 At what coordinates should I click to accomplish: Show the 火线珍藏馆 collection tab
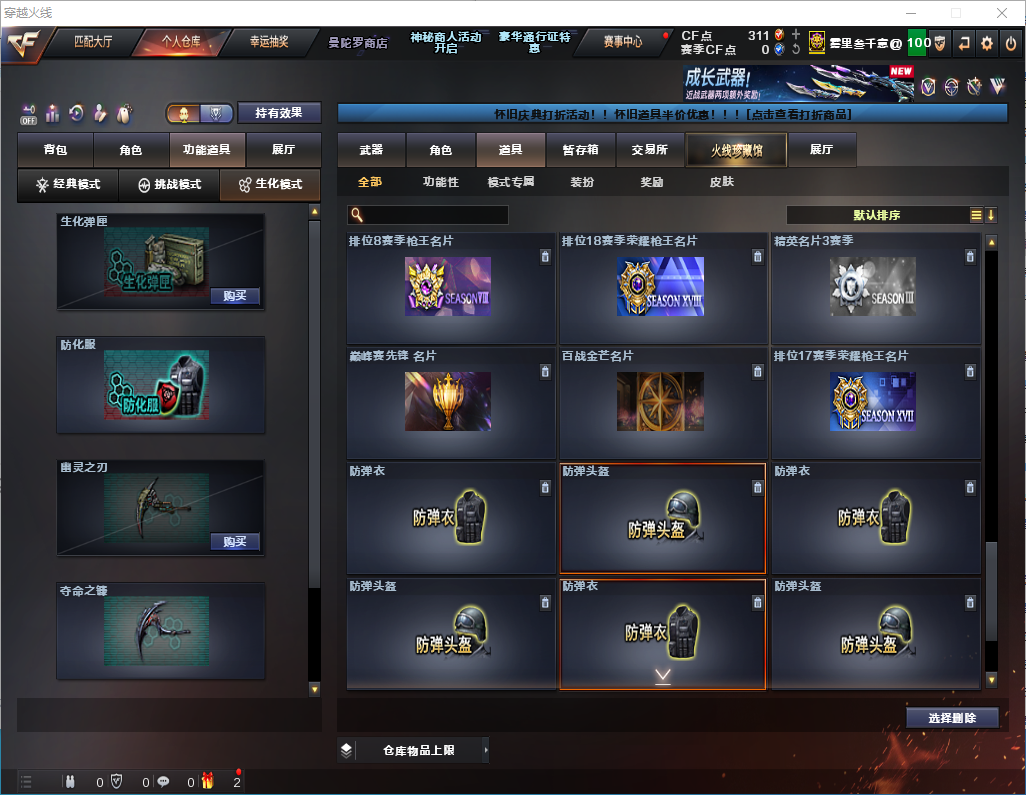click(x=736, y=150)
